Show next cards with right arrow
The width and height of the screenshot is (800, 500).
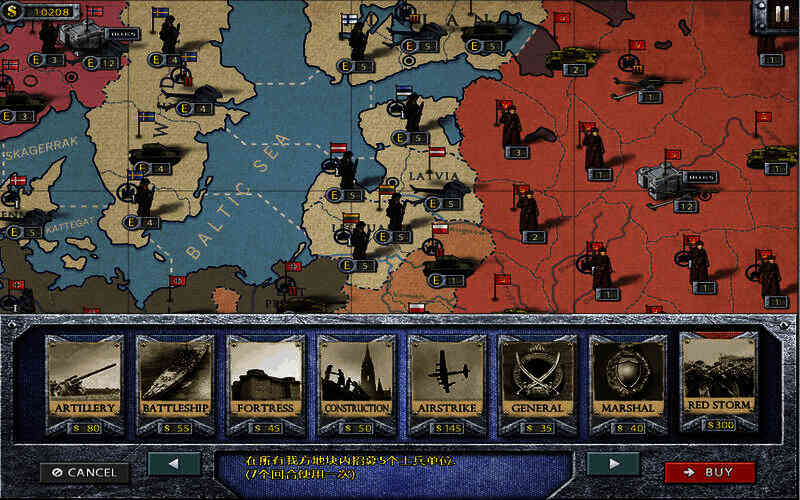point(612,464)
